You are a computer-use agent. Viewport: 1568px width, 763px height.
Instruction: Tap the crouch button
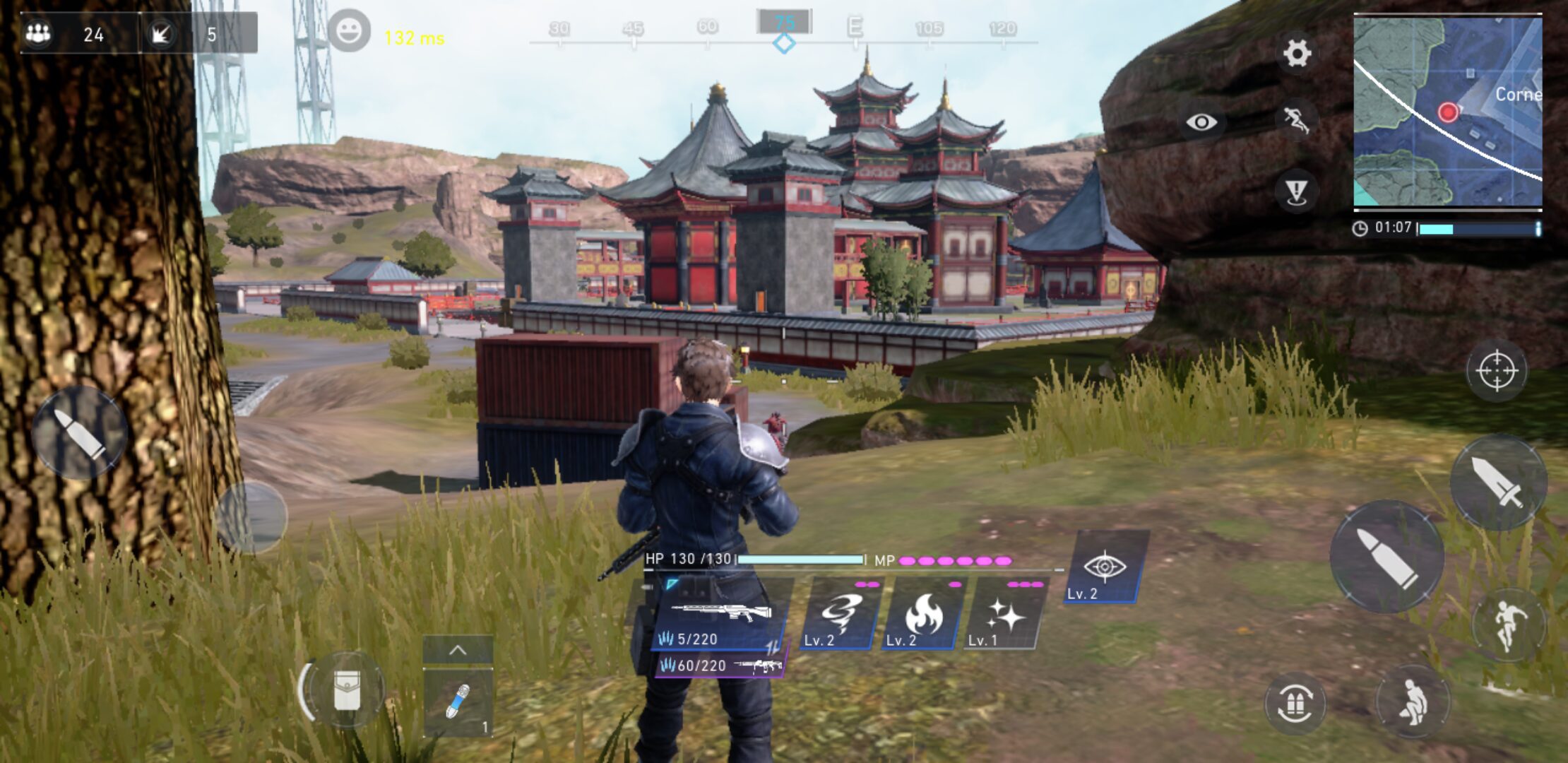[1413, 702]
